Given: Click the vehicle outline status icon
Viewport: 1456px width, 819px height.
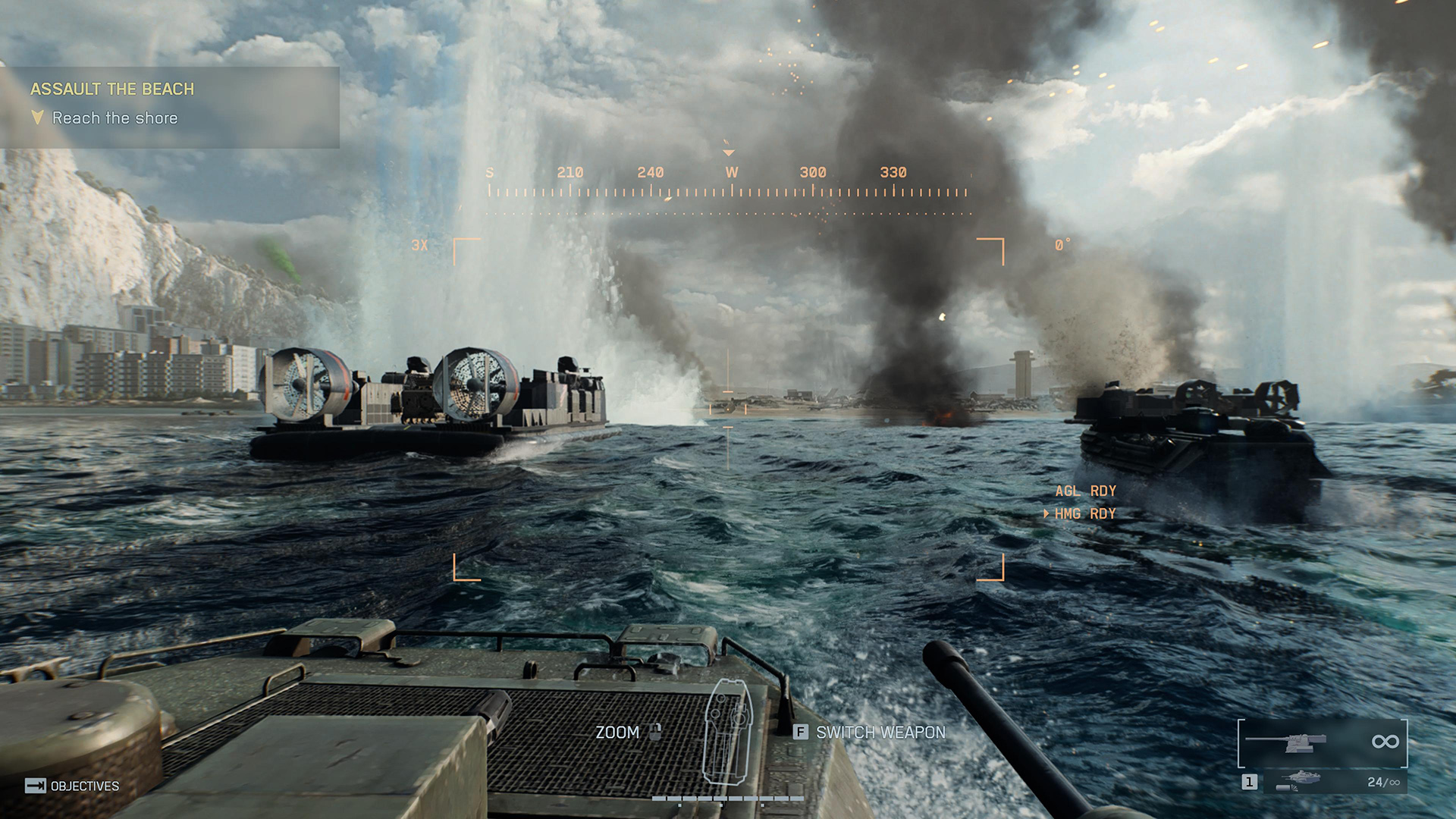Looking at the screenshot, I should (x=726, y=731).
